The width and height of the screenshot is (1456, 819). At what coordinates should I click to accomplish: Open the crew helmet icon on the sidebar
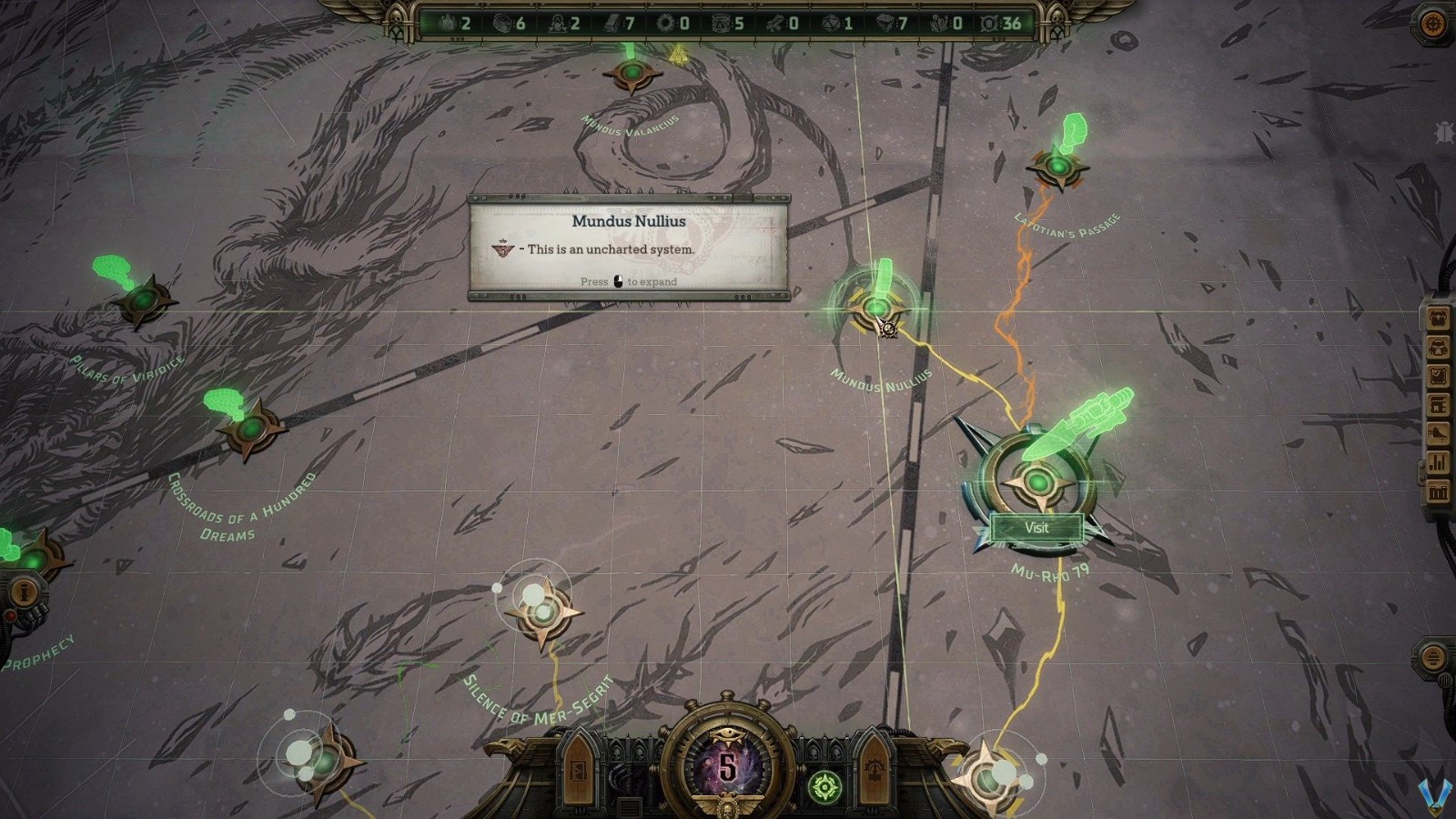point(1438,347)
